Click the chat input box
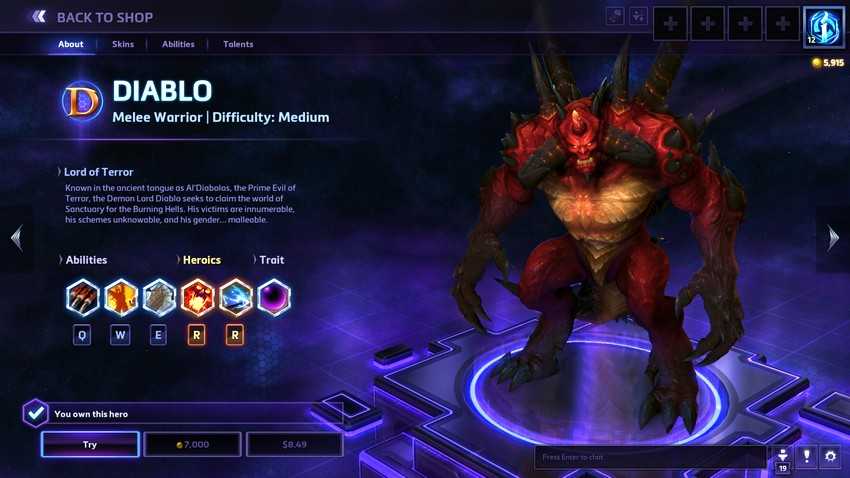The width and height of the screenshot is (850, 478). click(650, 457)
